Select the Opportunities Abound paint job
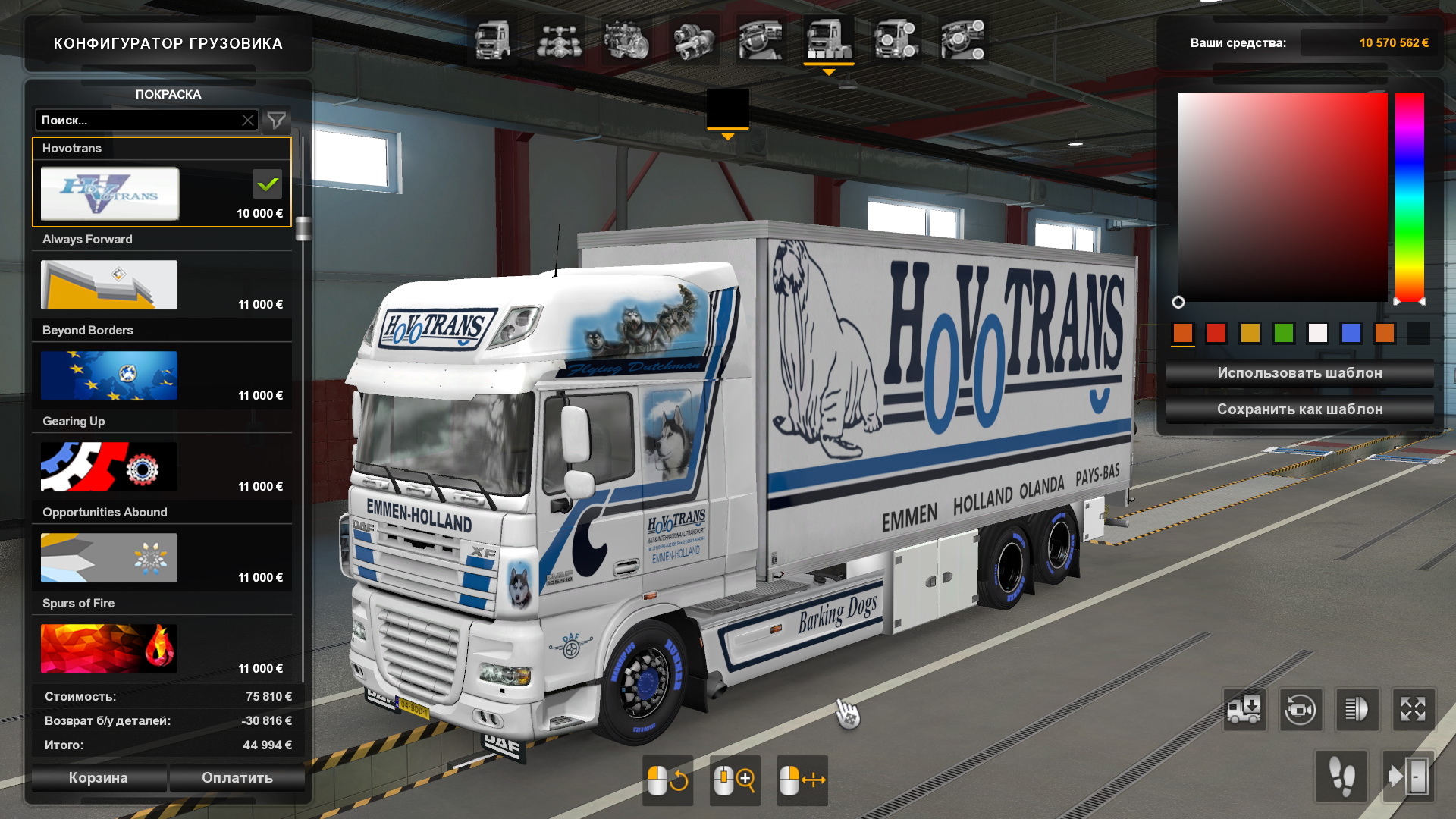 coord(109,558)
